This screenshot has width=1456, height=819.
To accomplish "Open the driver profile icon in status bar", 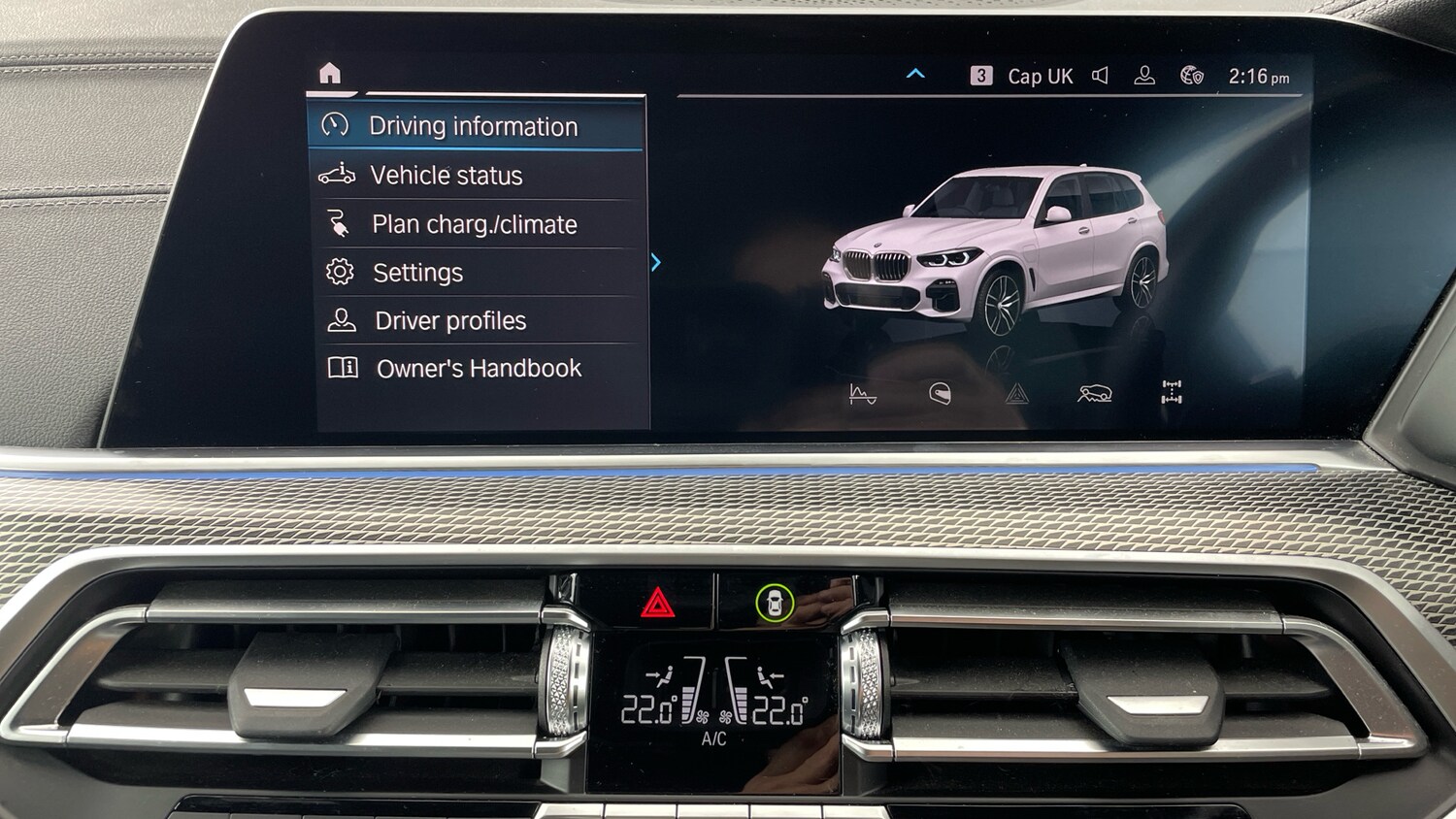I will click(1145, 75).
